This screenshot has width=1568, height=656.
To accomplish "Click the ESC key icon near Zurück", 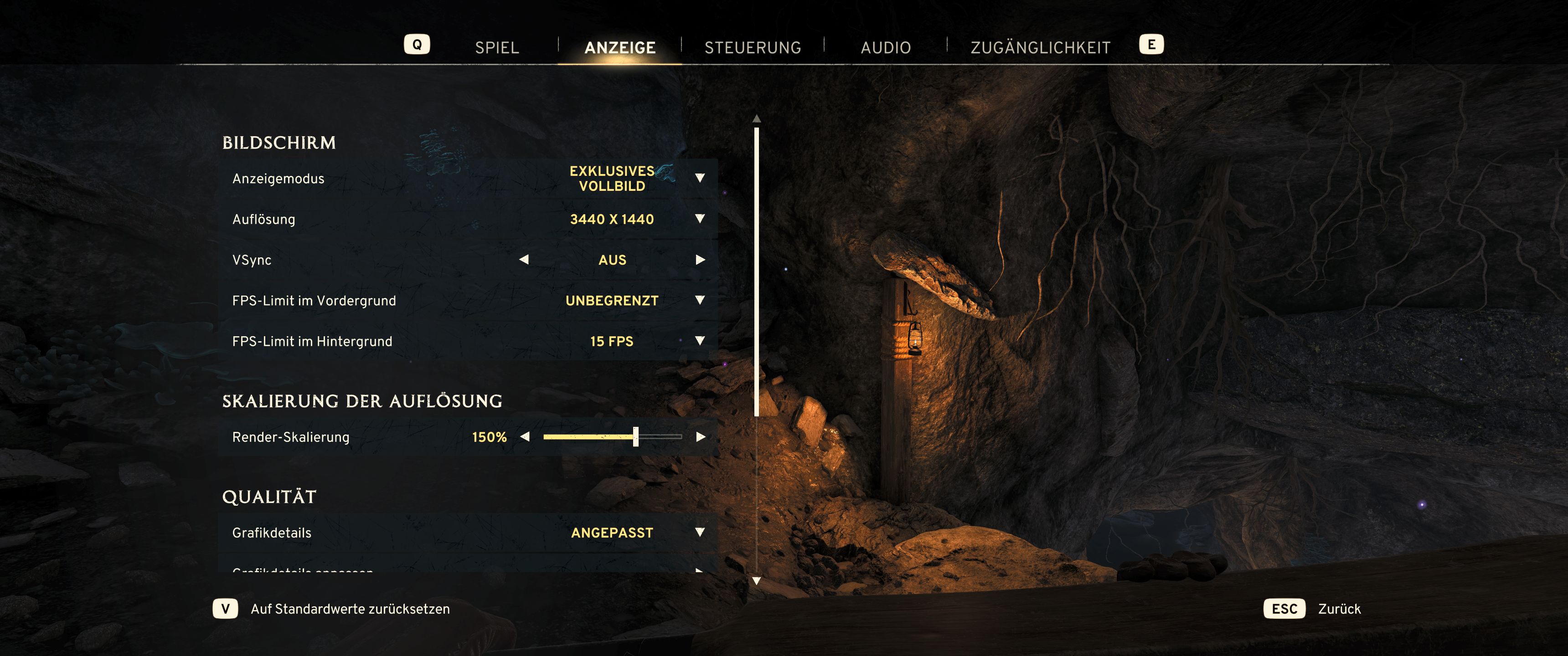I will tap(1284, 609).
